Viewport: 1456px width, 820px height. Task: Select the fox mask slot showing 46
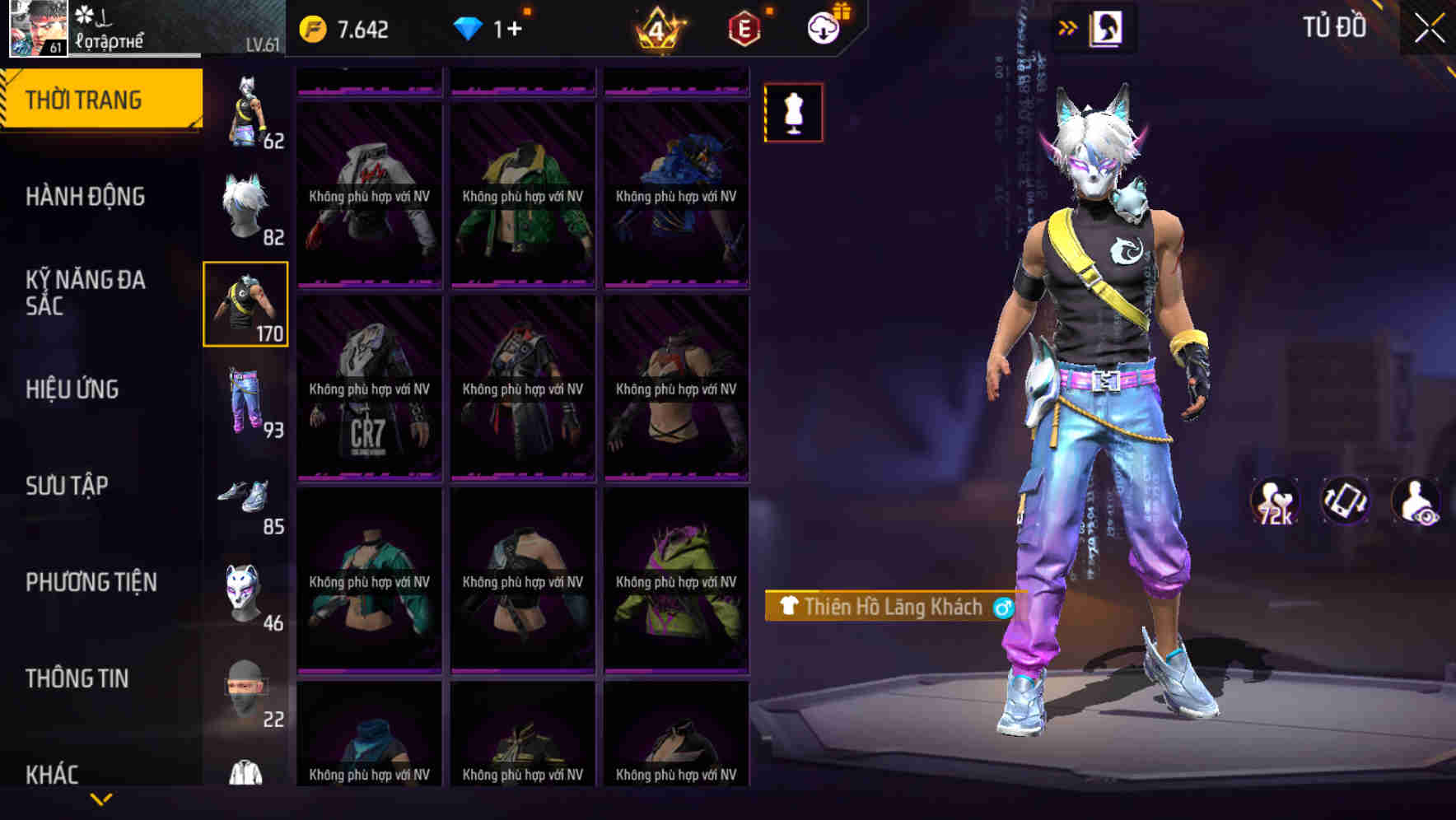247,593
